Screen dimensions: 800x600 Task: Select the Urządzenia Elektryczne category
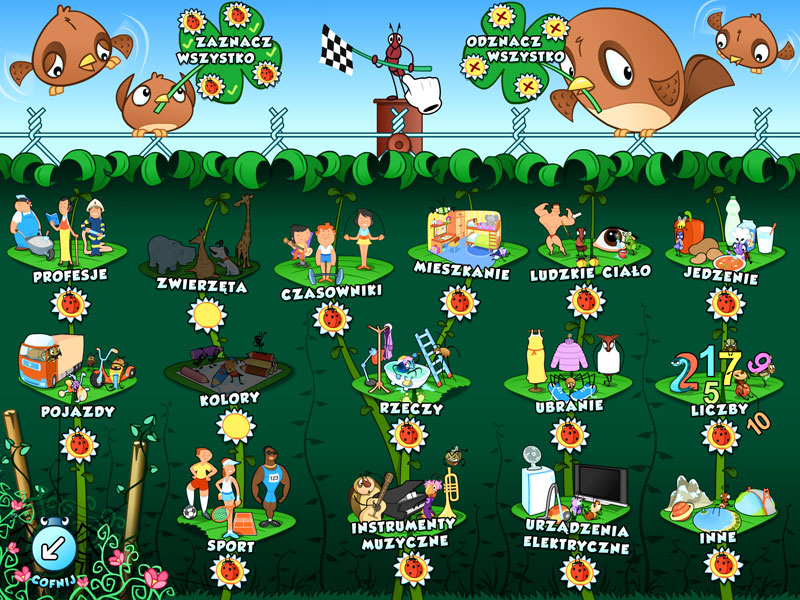(x=577, y=503)
